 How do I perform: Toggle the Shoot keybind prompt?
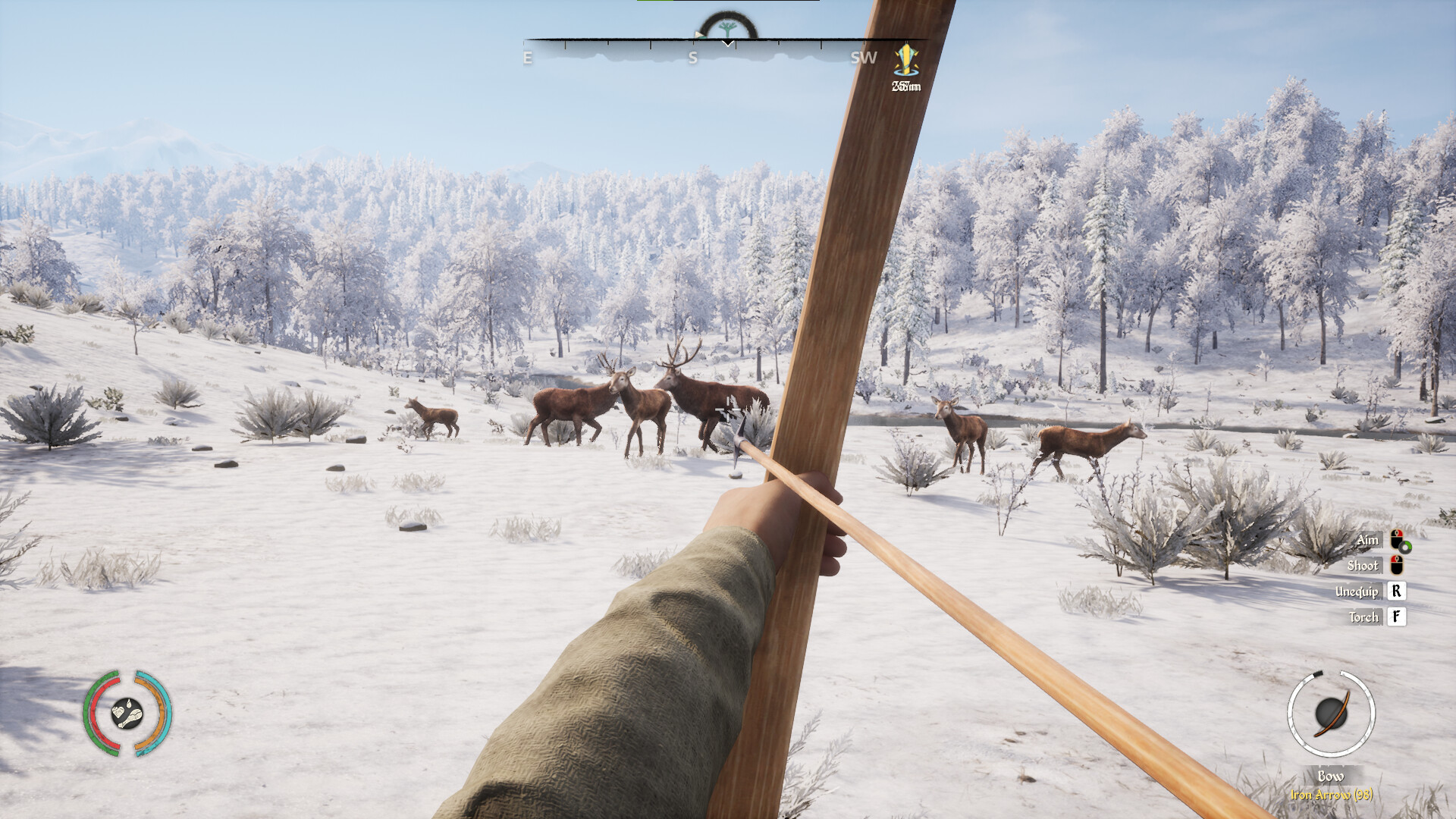click(1363, 566)
